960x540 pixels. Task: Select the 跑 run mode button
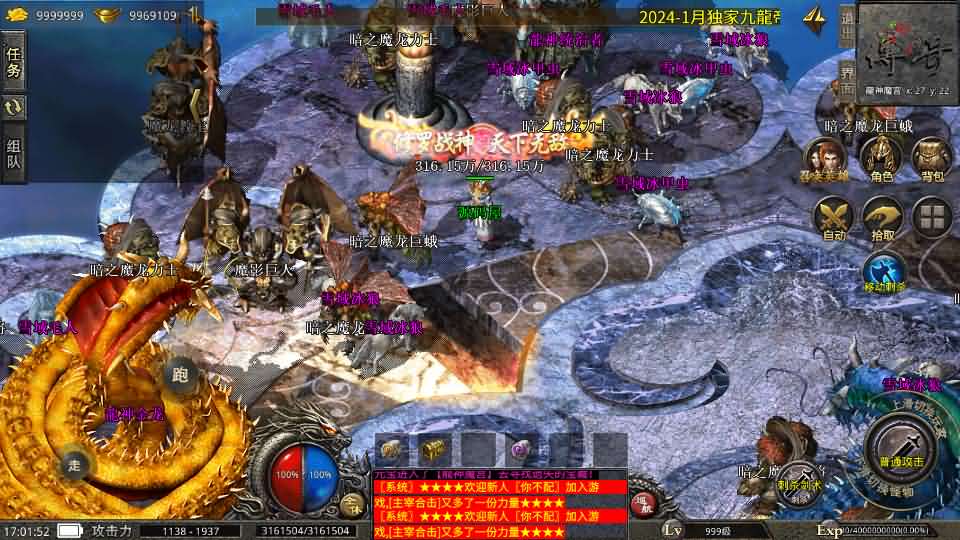coord(180,375)
